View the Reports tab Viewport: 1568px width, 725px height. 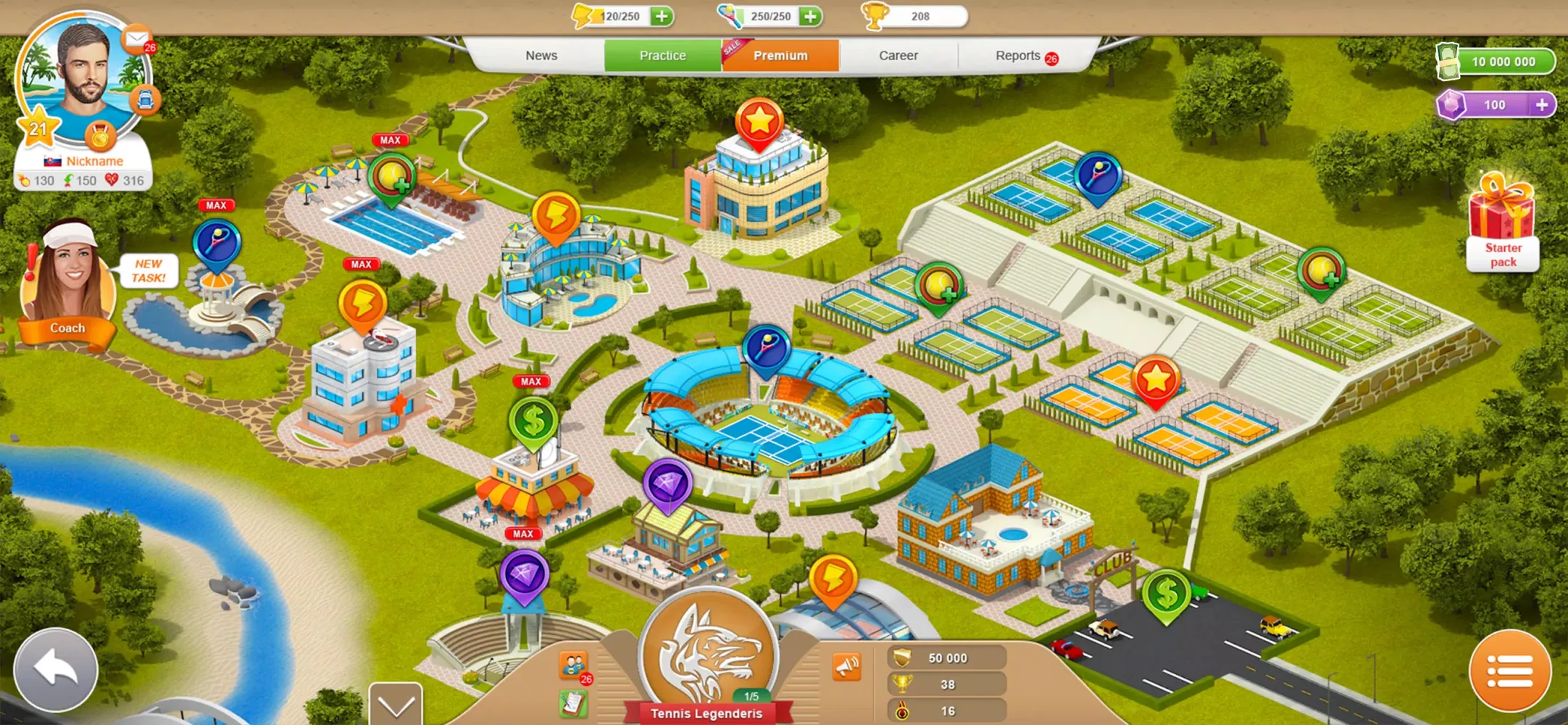1018,56
